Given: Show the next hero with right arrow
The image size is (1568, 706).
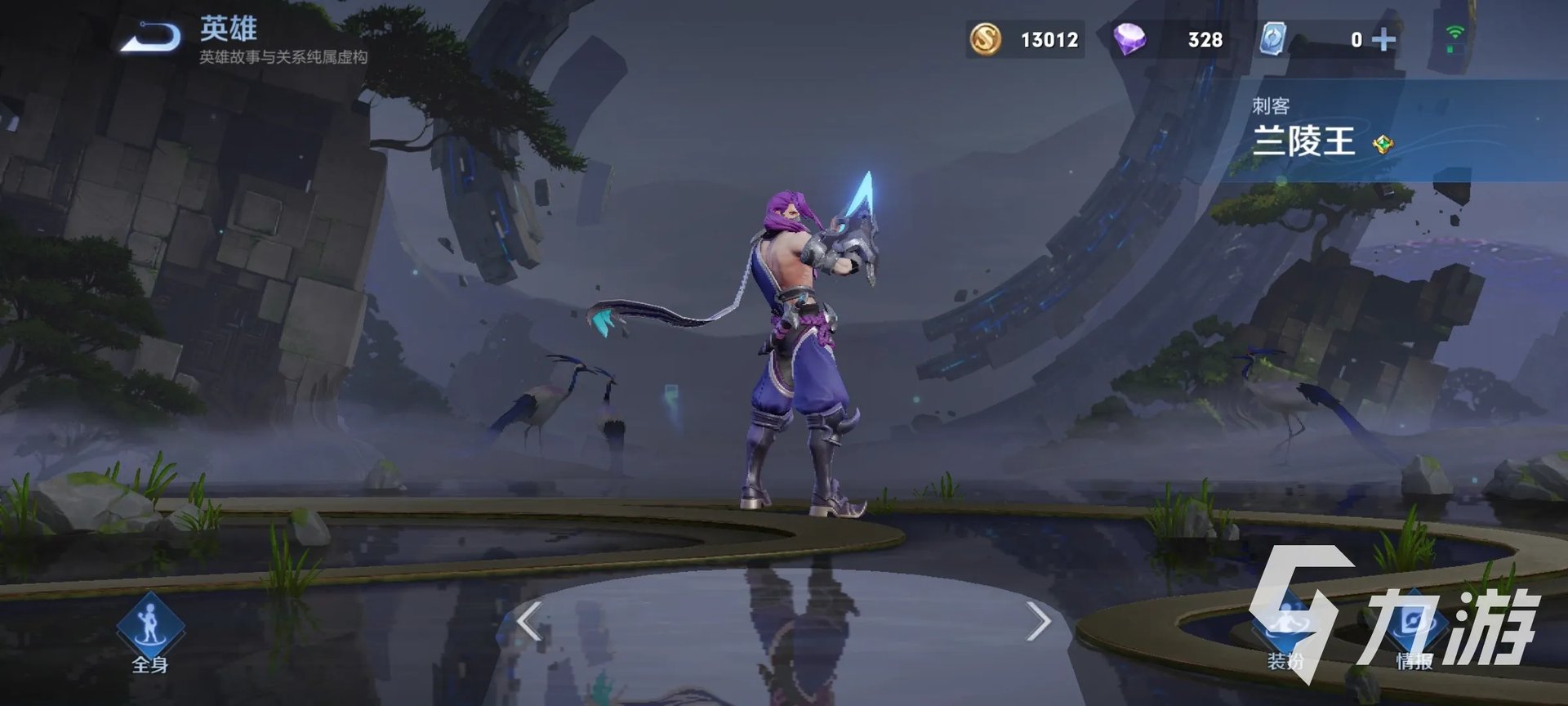Looking at the screenshot, I should pyautogui.click(x=1038, y=623).
